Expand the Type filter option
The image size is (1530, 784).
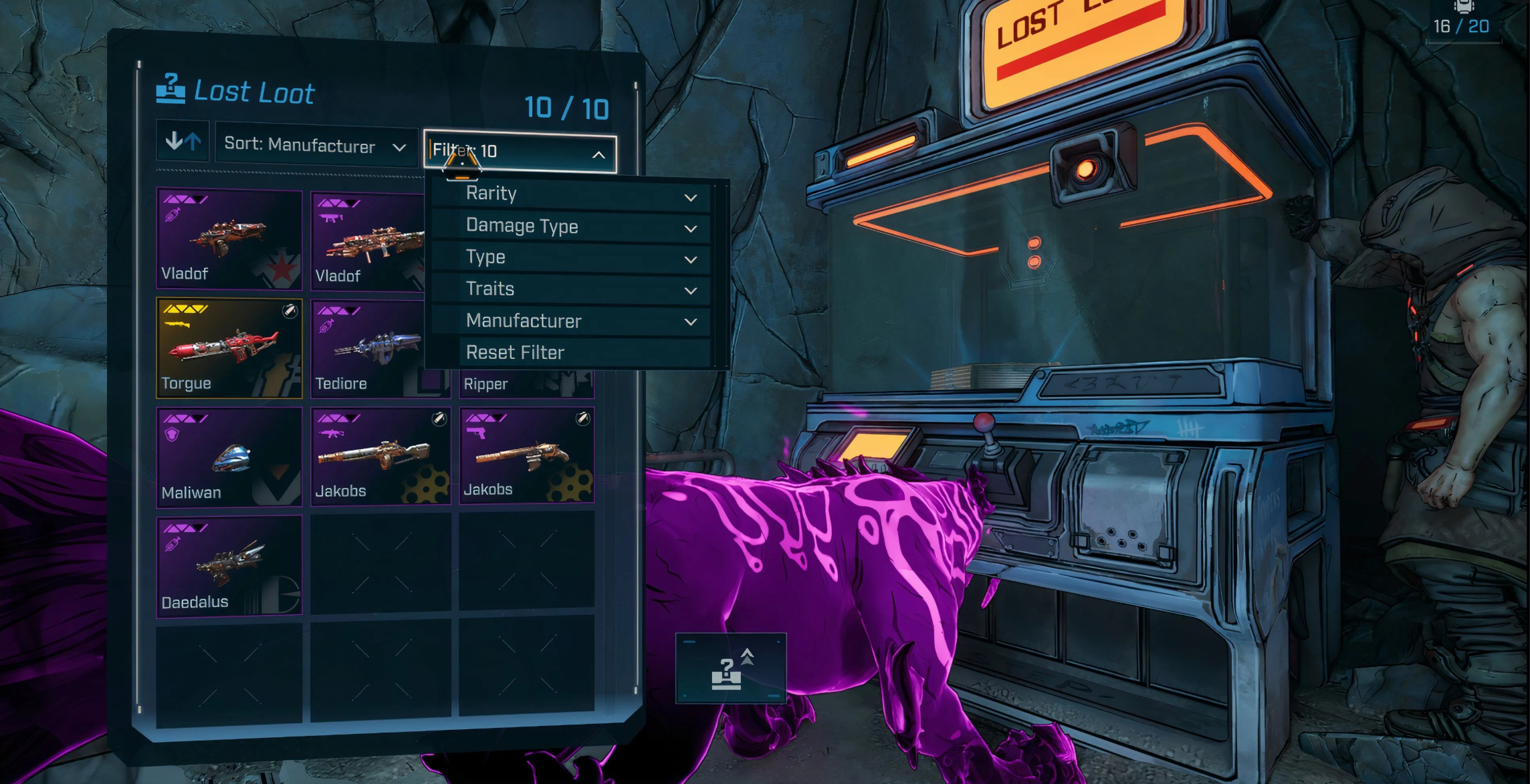[x=572, y=258]
